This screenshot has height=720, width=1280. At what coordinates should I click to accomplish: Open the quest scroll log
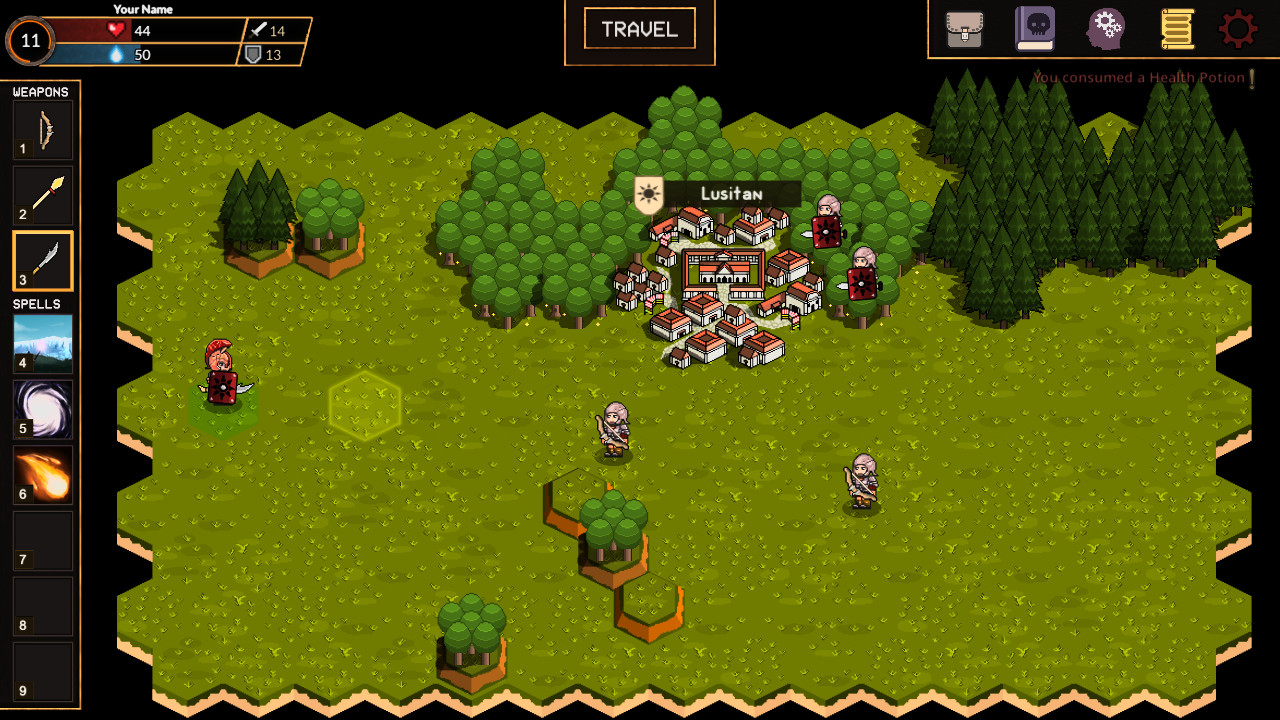tap(1177, 29)
